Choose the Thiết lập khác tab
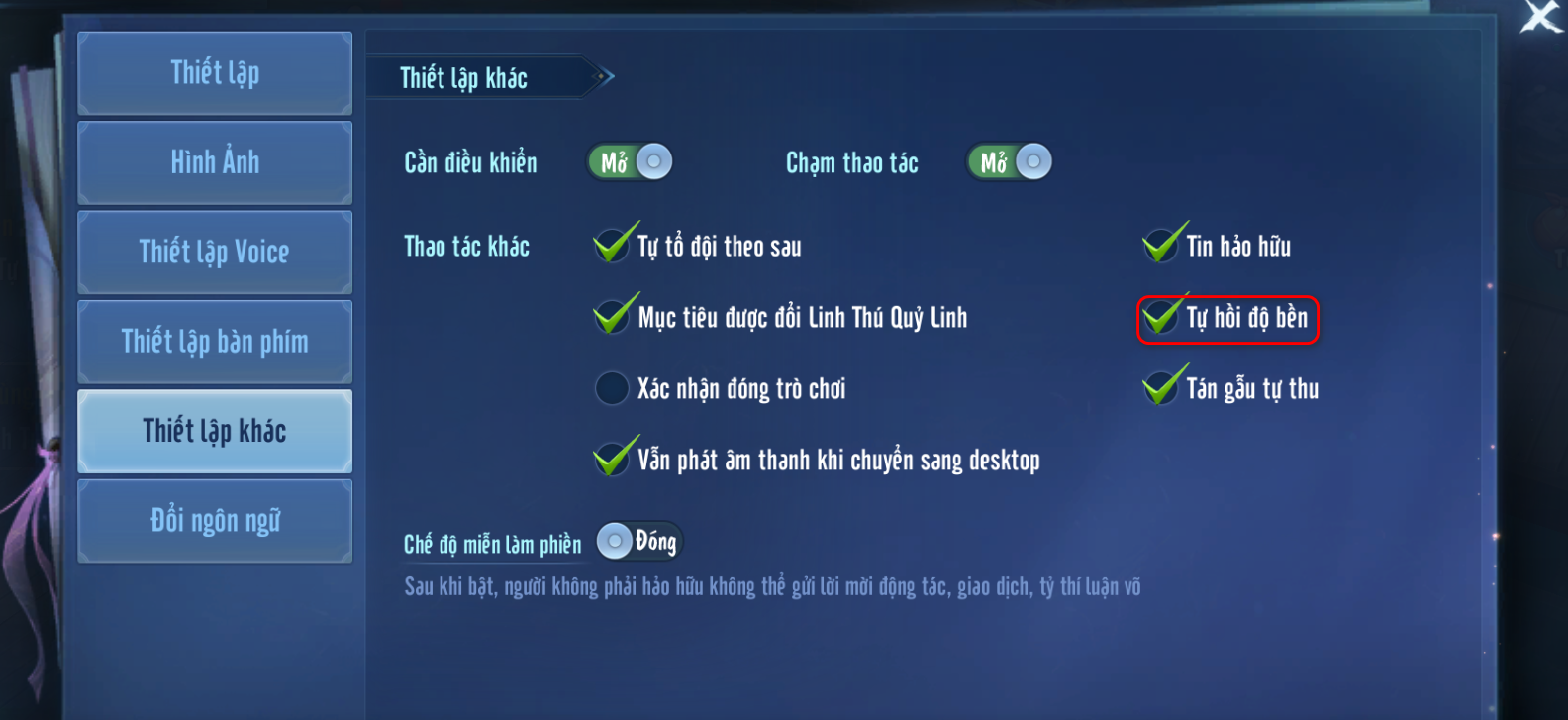 pyautogui.click(x=215, y=431)
